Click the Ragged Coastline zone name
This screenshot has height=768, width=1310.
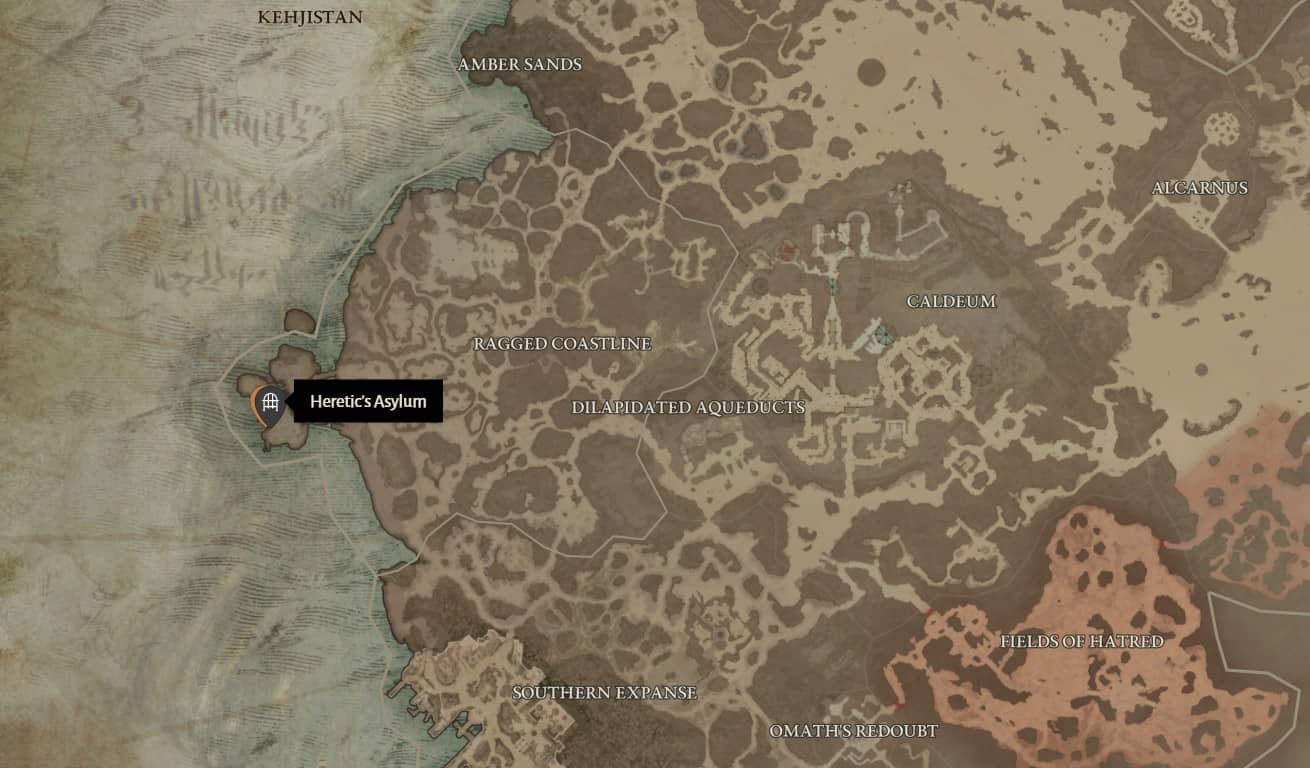(x=562, y=345)
